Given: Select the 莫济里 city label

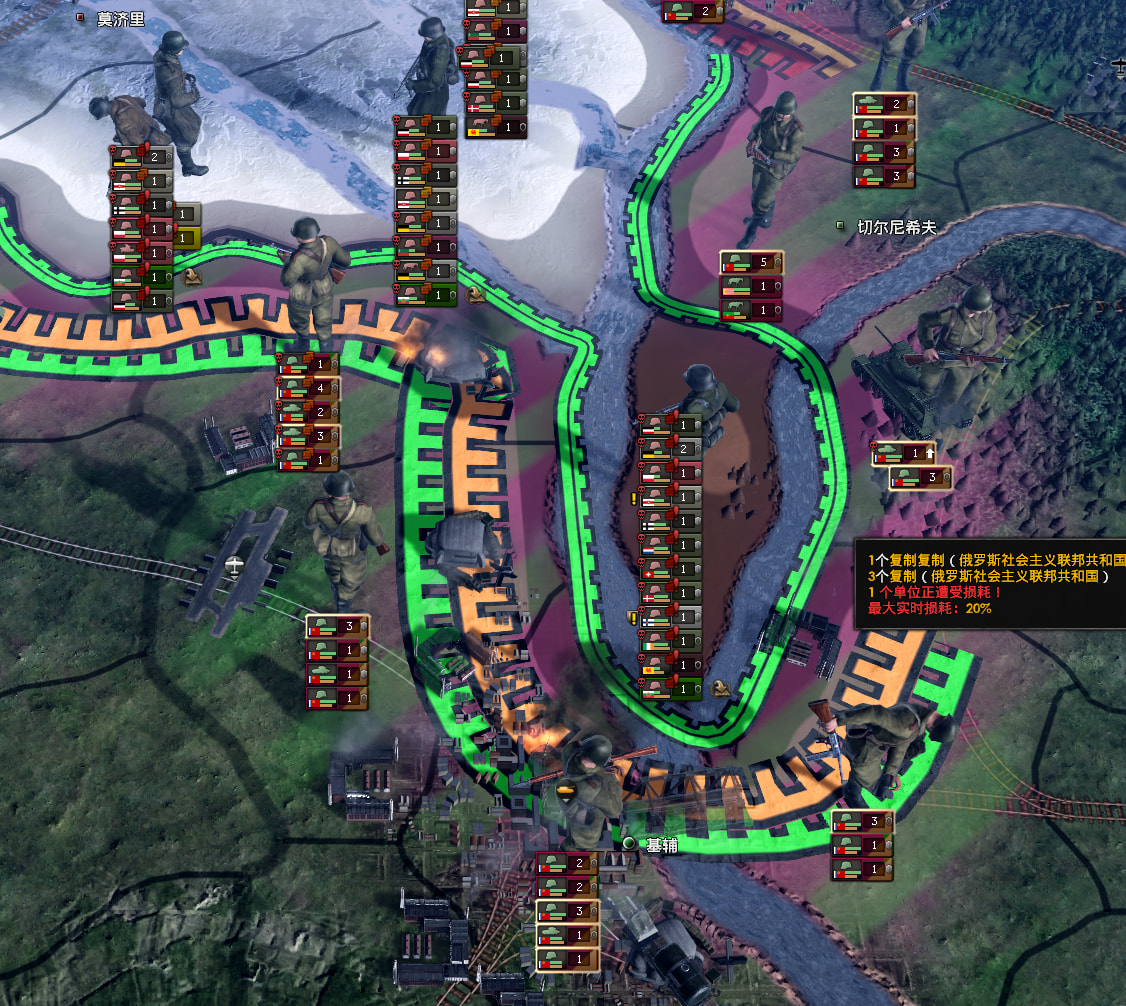Looking at the screenshot, I should (120, 19).
